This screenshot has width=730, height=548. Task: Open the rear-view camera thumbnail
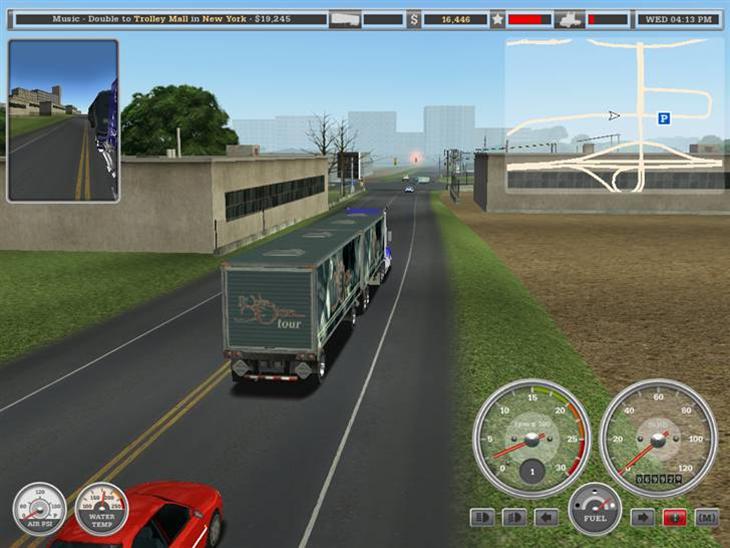point(63,120)
